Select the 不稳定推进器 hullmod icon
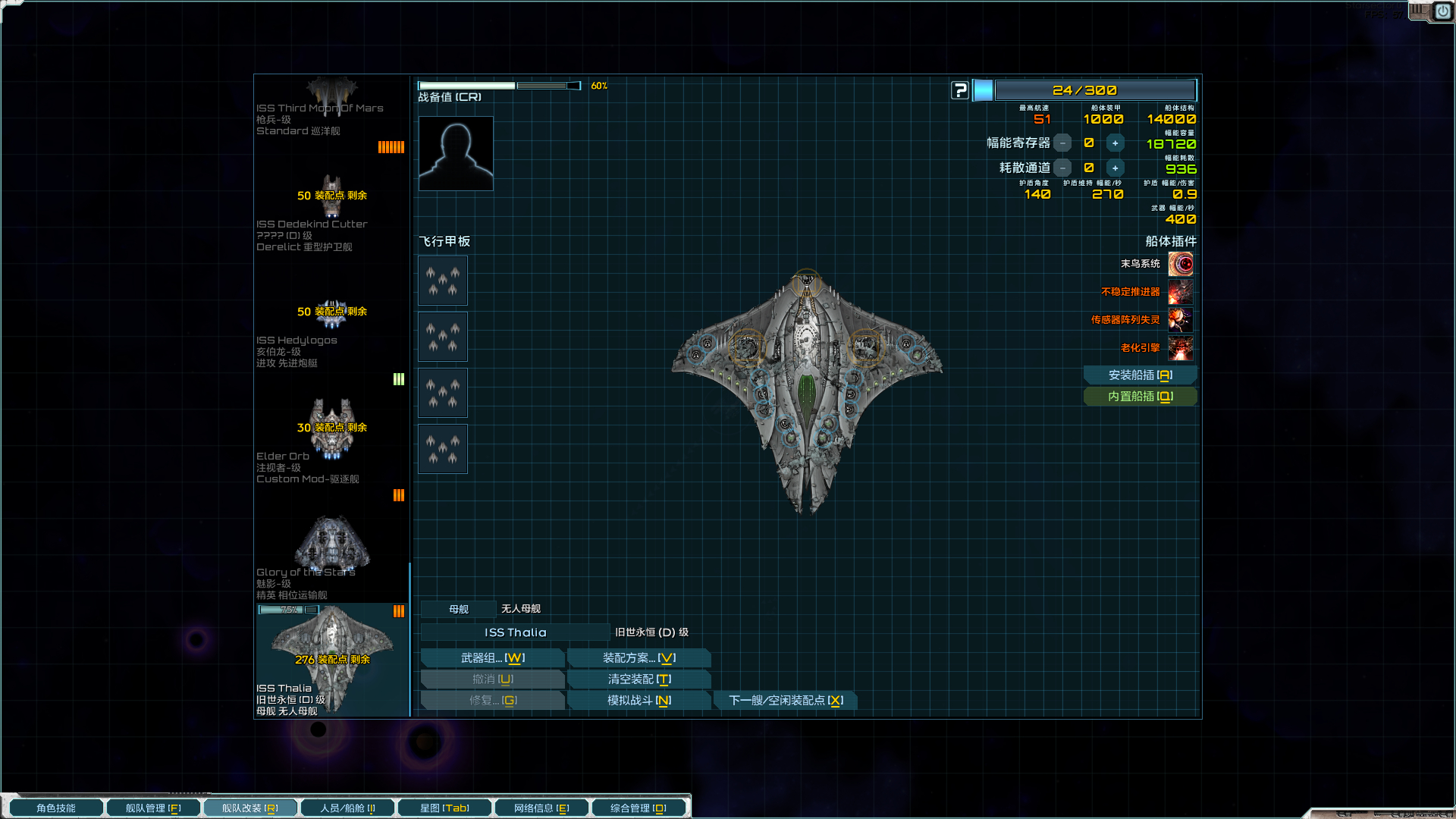 [1181, 292]
